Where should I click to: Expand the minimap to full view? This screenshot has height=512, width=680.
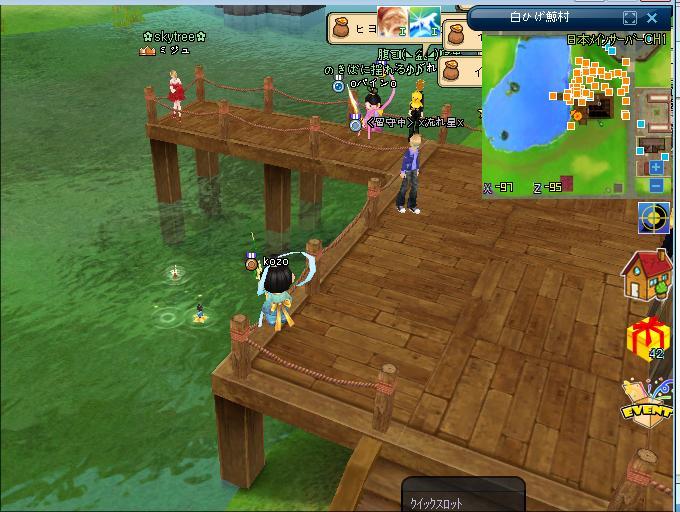click(x=629, y=18)
